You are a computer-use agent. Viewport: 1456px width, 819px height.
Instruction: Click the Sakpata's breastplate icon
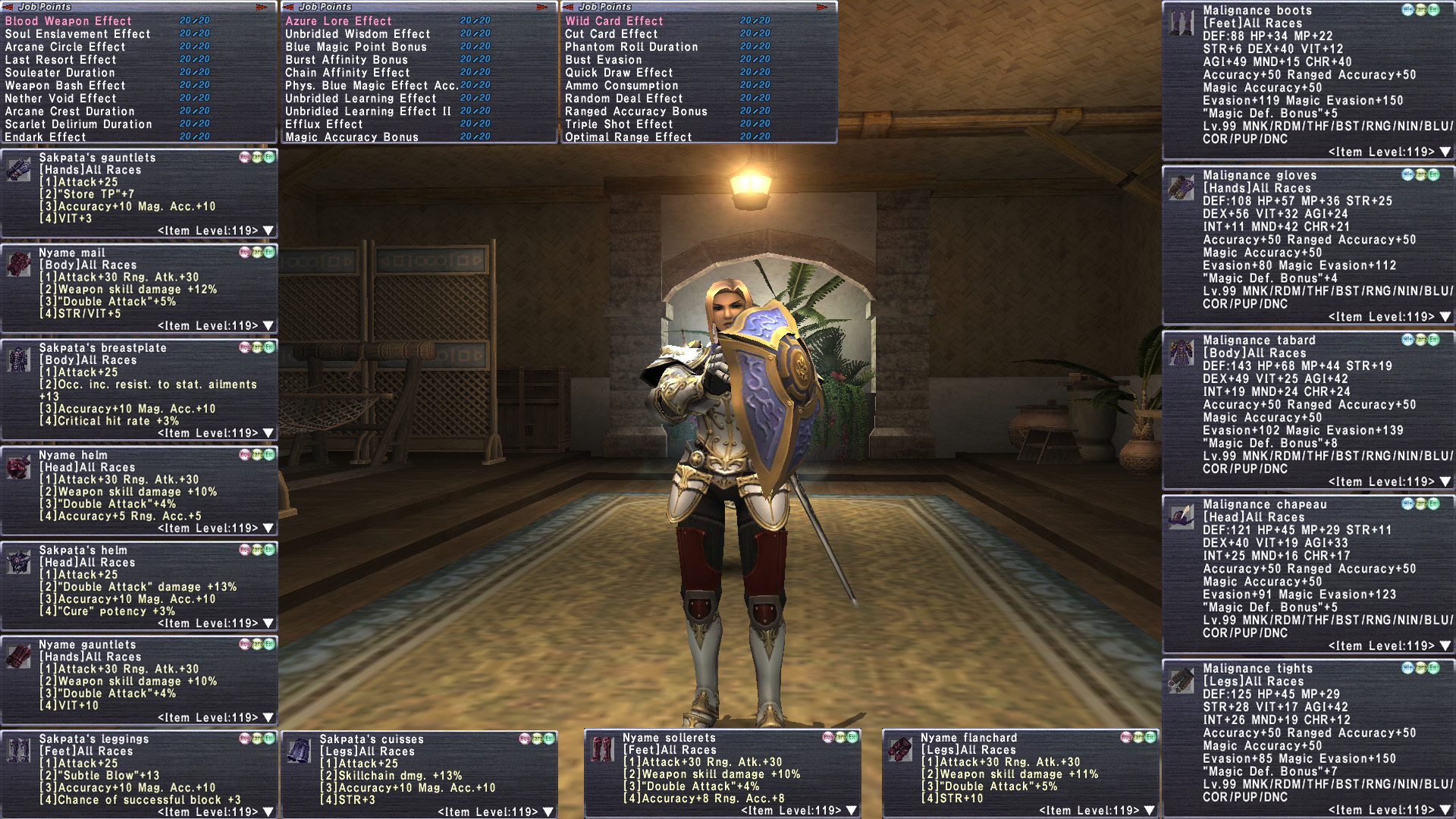tap(19, 359)
